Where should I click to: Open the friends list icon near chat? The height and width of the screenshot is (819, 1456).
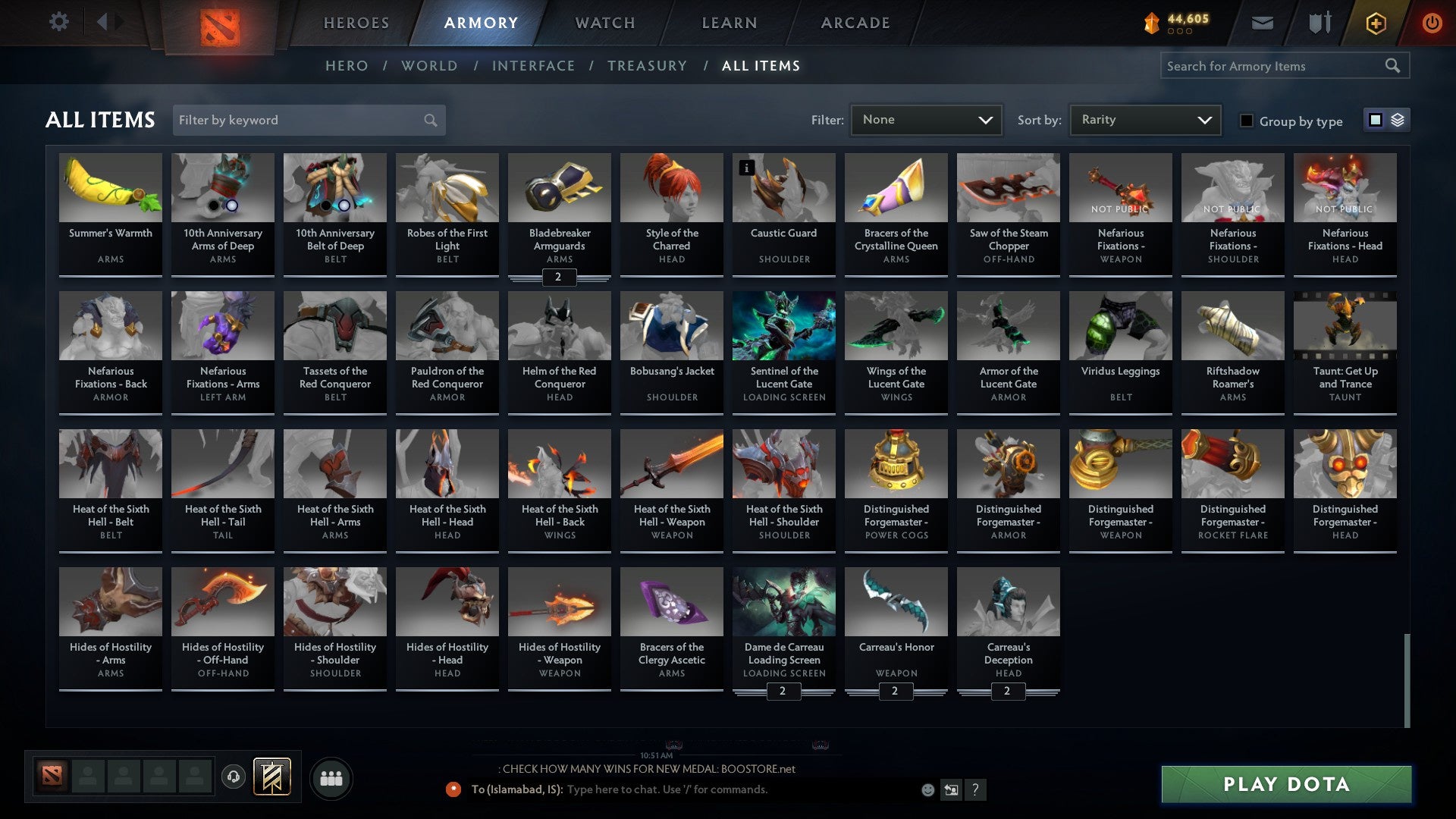point(331,777)
